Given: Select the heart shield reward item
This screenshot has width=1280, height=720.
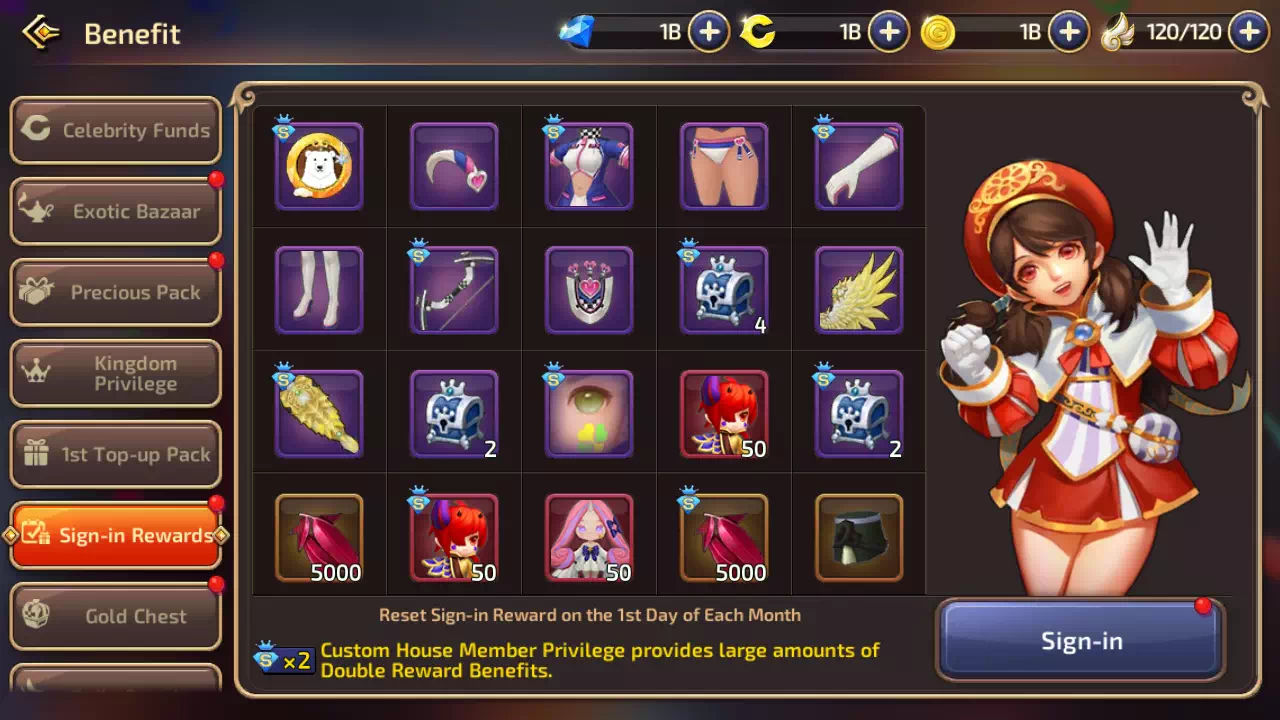Looking at the screenshot, I should pos(589,290).
